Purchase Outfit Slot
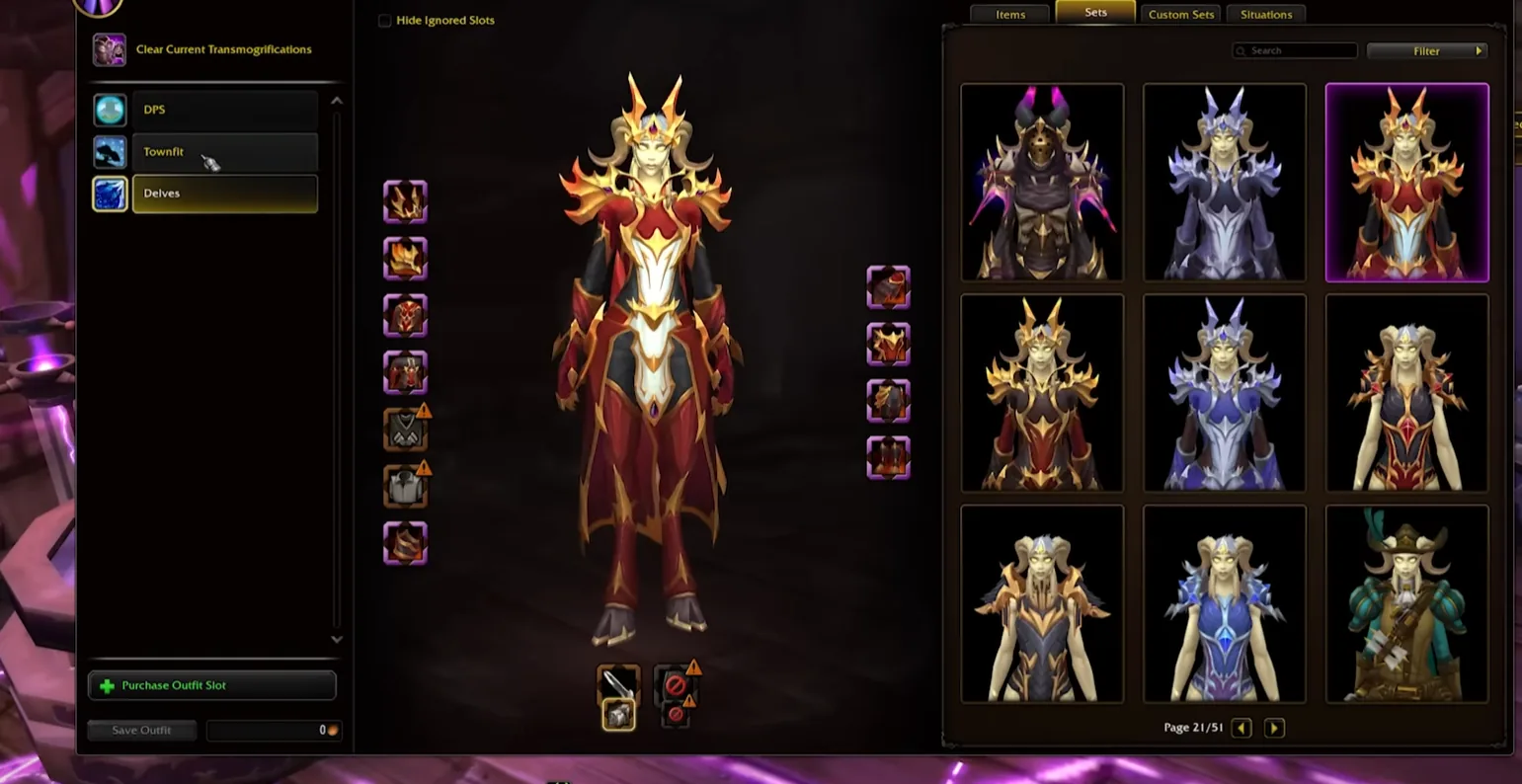Viewport: 1522px width, 784px height. click(212, 685)
